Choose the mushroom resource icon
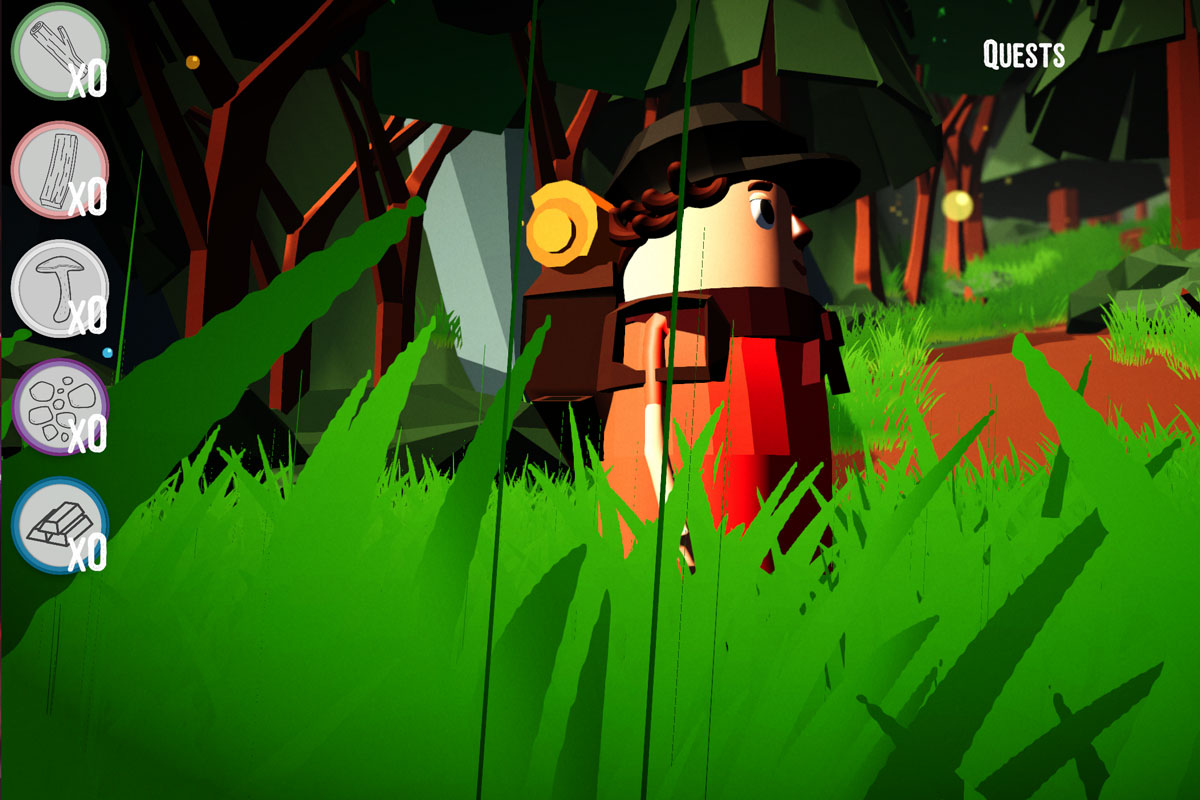 [x=59, y=288]
